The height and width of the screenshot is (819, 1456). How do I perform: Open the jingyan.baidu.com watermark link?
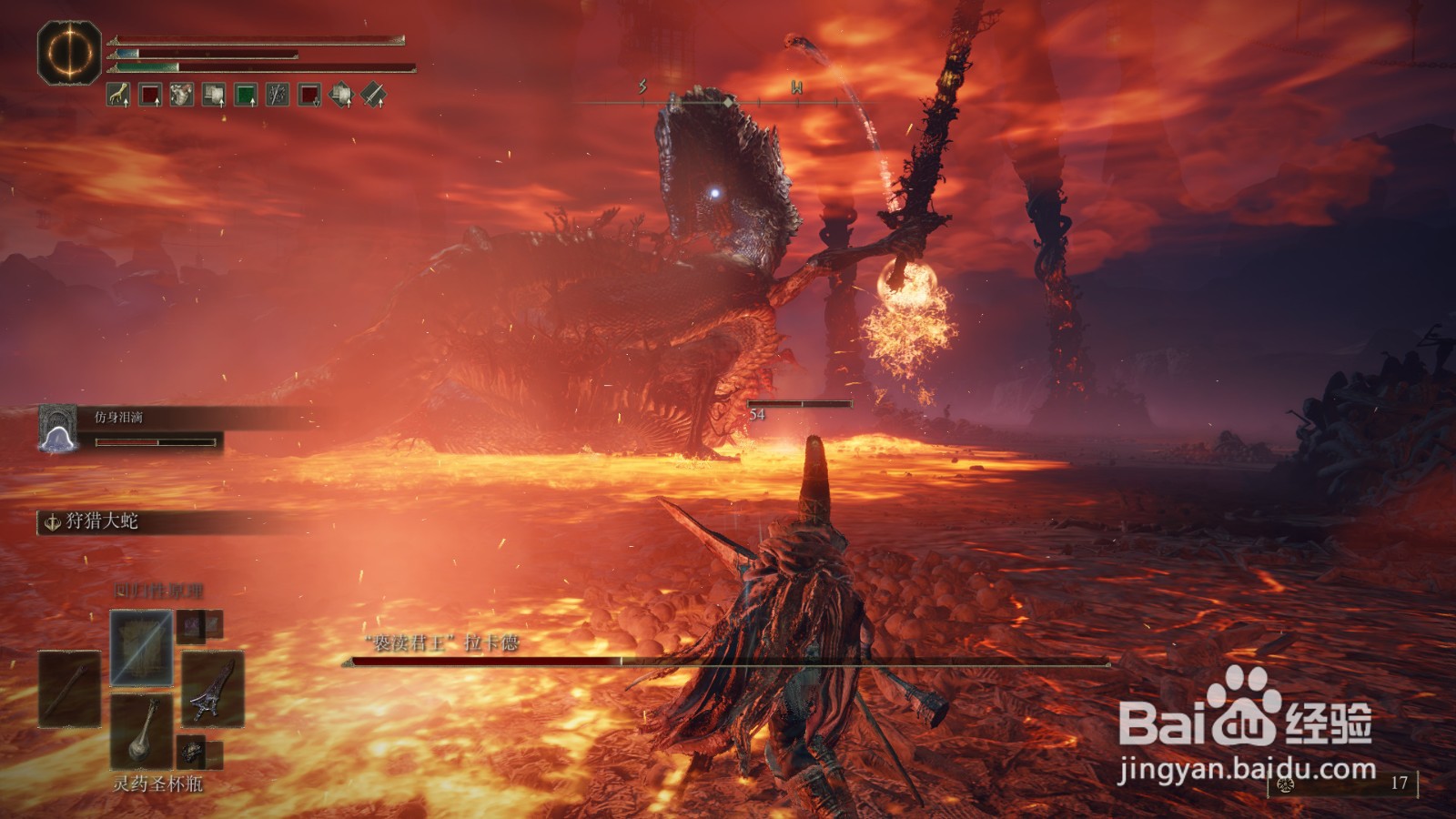pos(1246,771)
